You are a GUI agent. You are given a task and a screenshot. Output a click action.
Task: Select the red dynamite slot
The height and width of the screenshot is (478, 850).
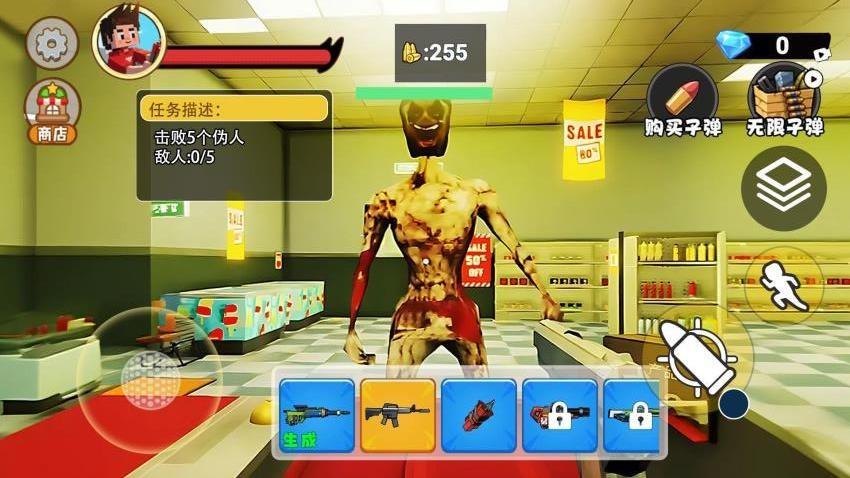(478, 414)
